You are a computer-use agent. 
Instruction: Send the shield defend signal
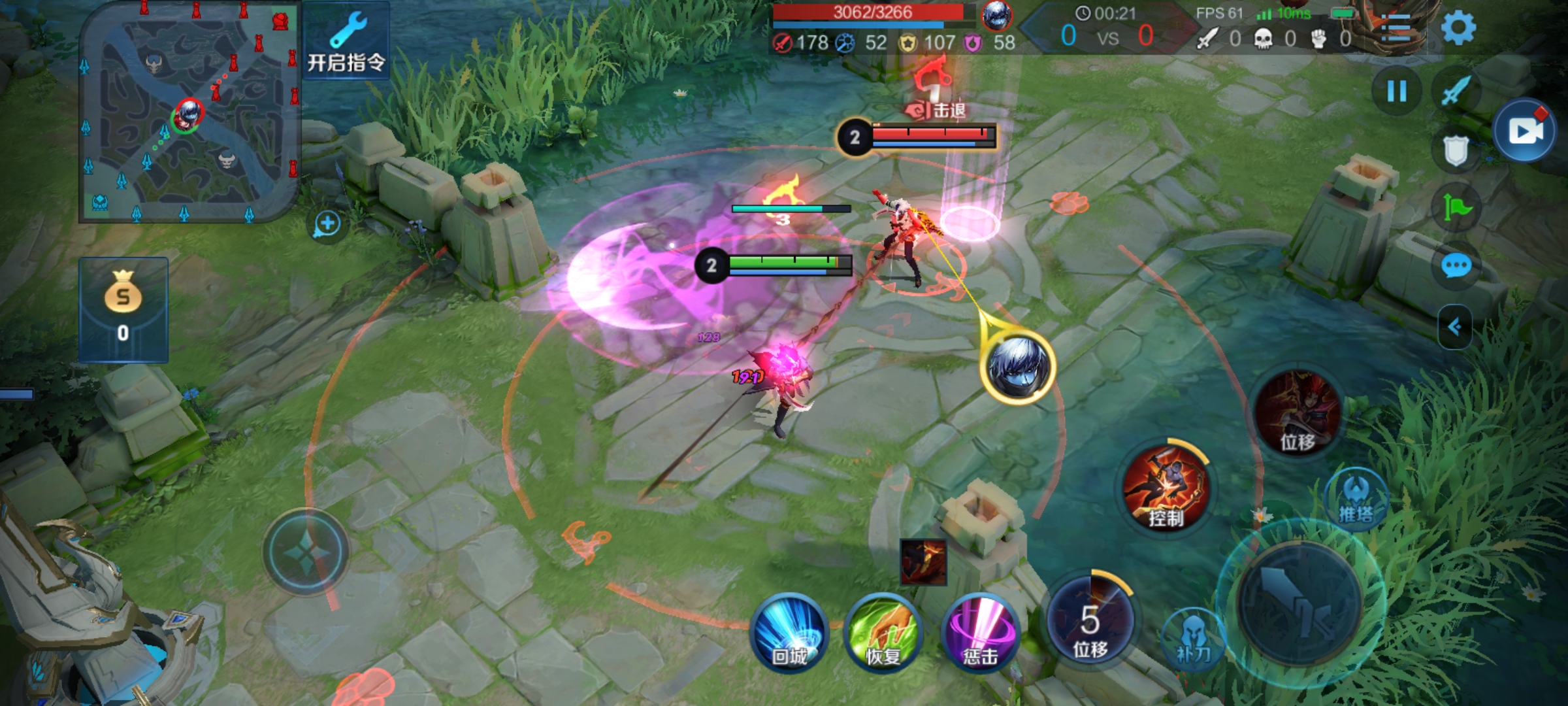(x=1456, y=151)
